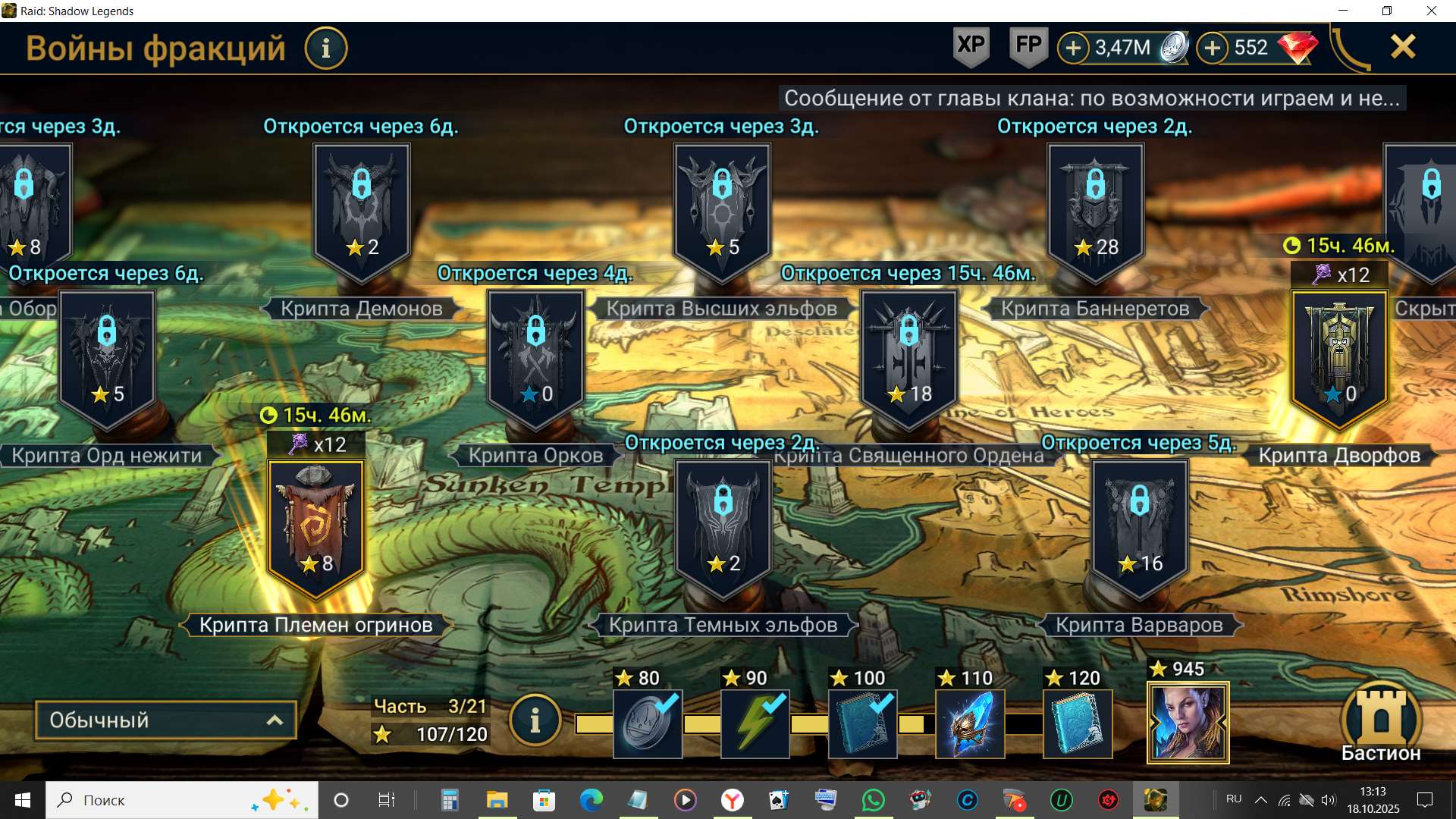
Task: View the 945-star champion reward portrait
Action: pyautogui.click(x=1188, y=723)
